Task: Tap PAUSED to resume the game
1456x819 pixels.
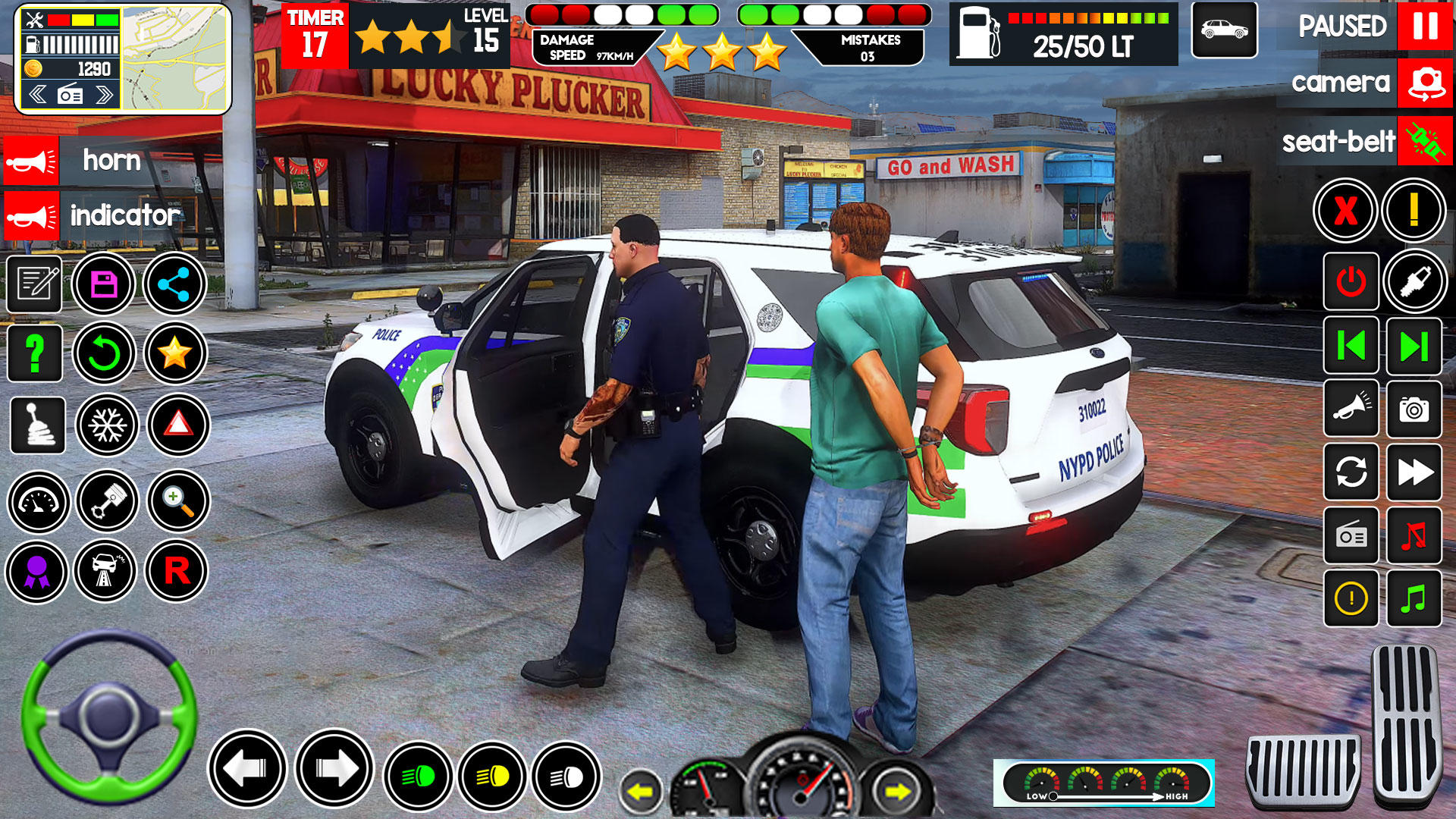Action: click(1341, 28)
